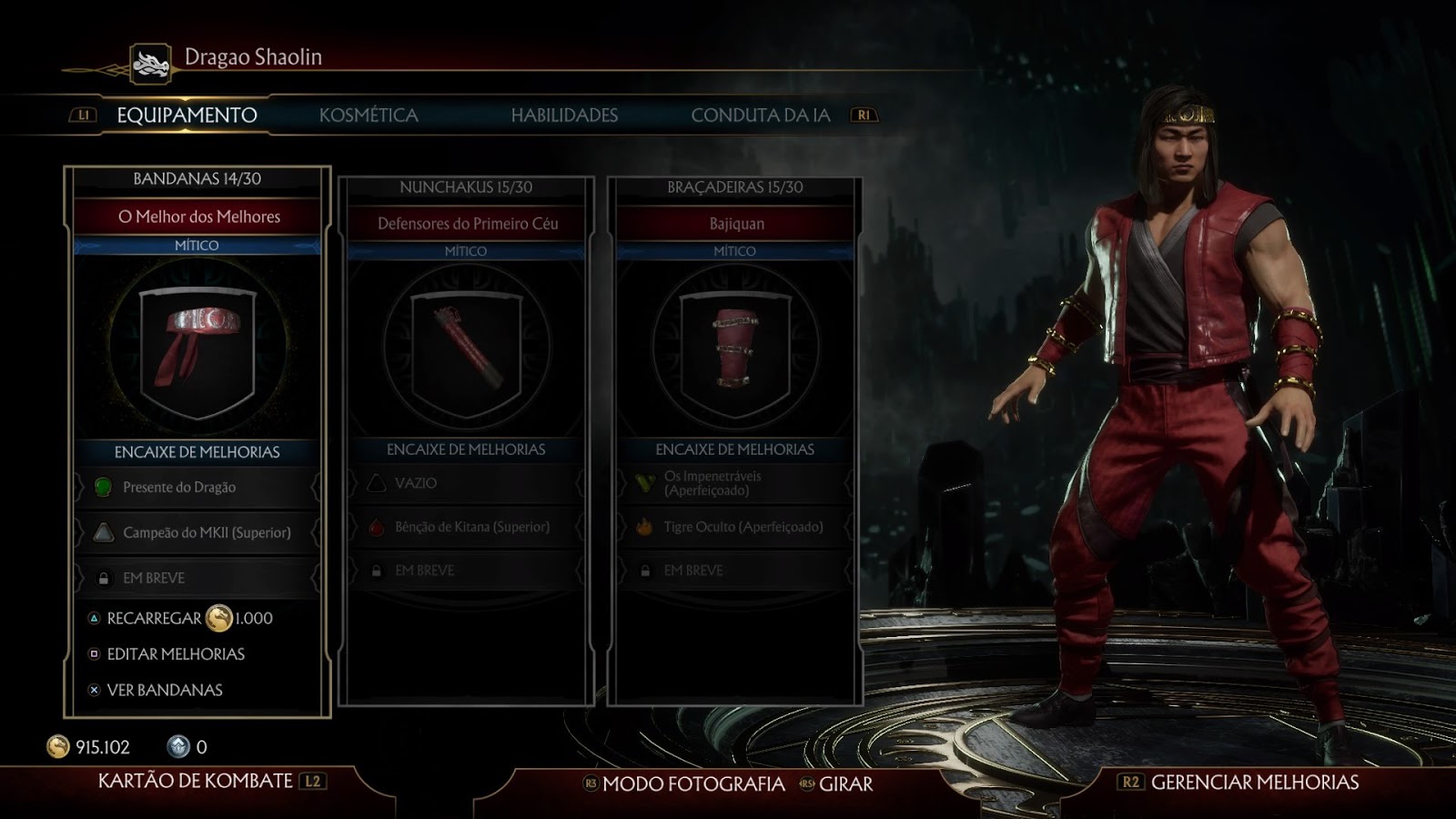Switch to the KOSMÉTICA tab
The width and height of the screenshot is (1456, 819).
pos(368,116)
